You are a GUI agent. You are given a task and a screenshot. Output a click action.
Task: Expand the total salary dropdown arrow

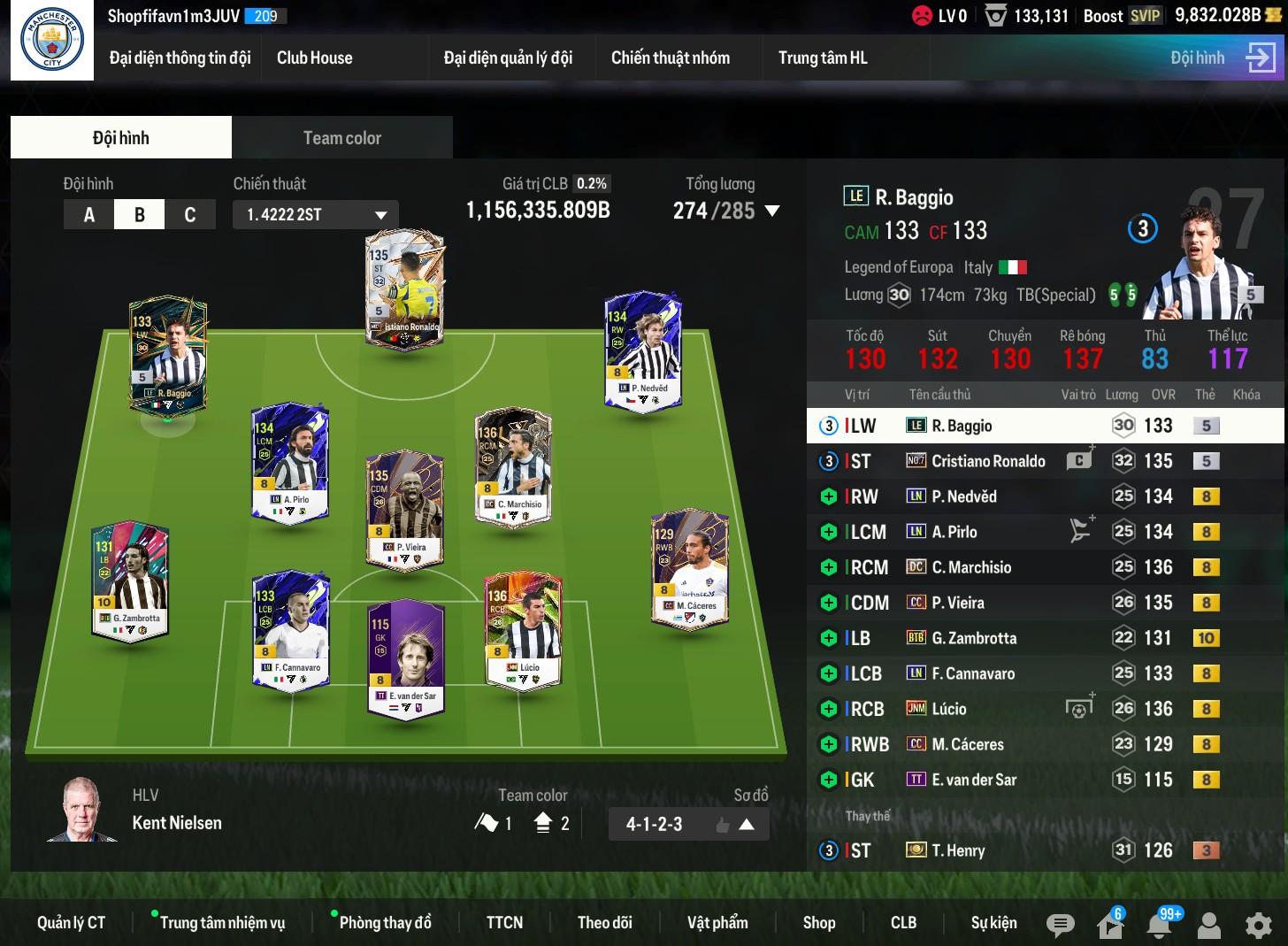coord(772,212)
